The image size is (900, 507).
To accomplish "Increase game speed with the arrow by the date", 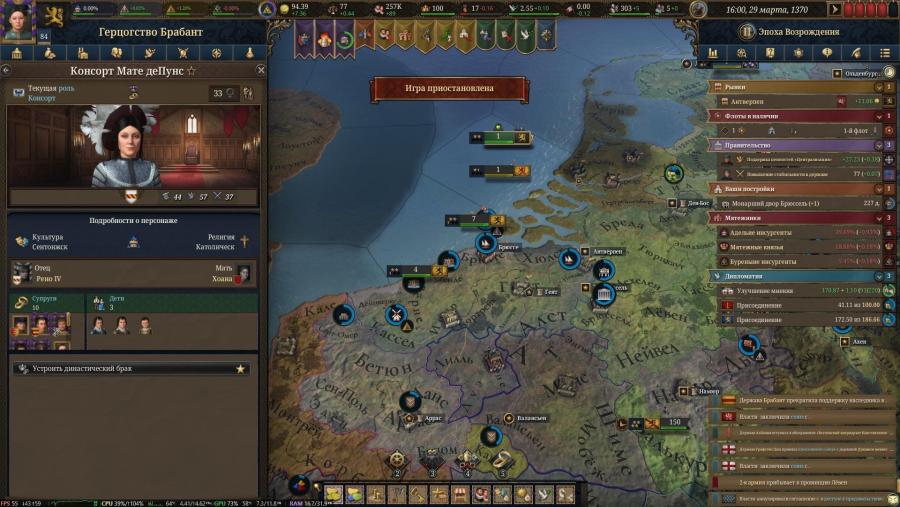I will (x=836, y=8).
